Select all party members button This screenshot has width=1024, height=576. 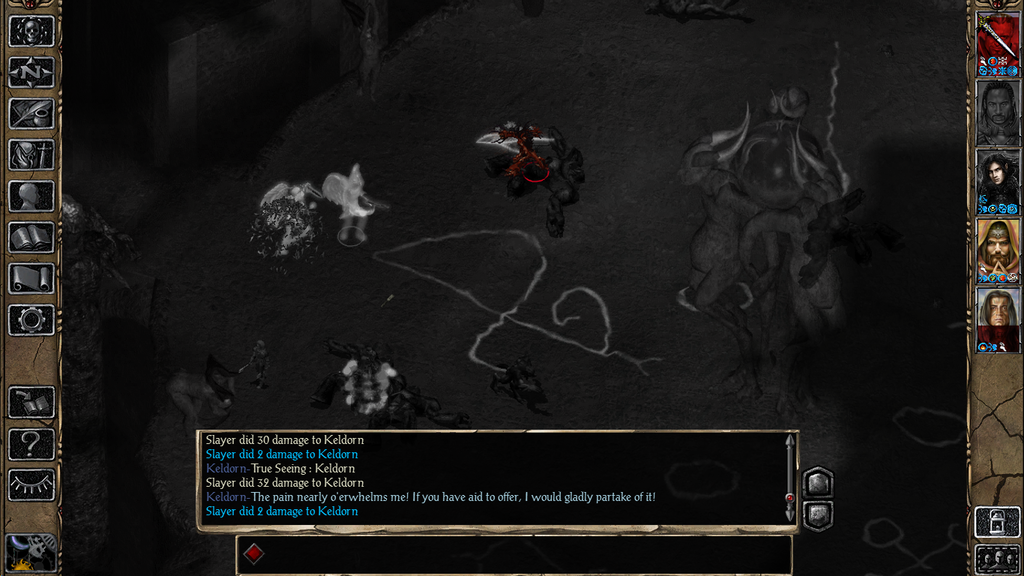[997, 559]
